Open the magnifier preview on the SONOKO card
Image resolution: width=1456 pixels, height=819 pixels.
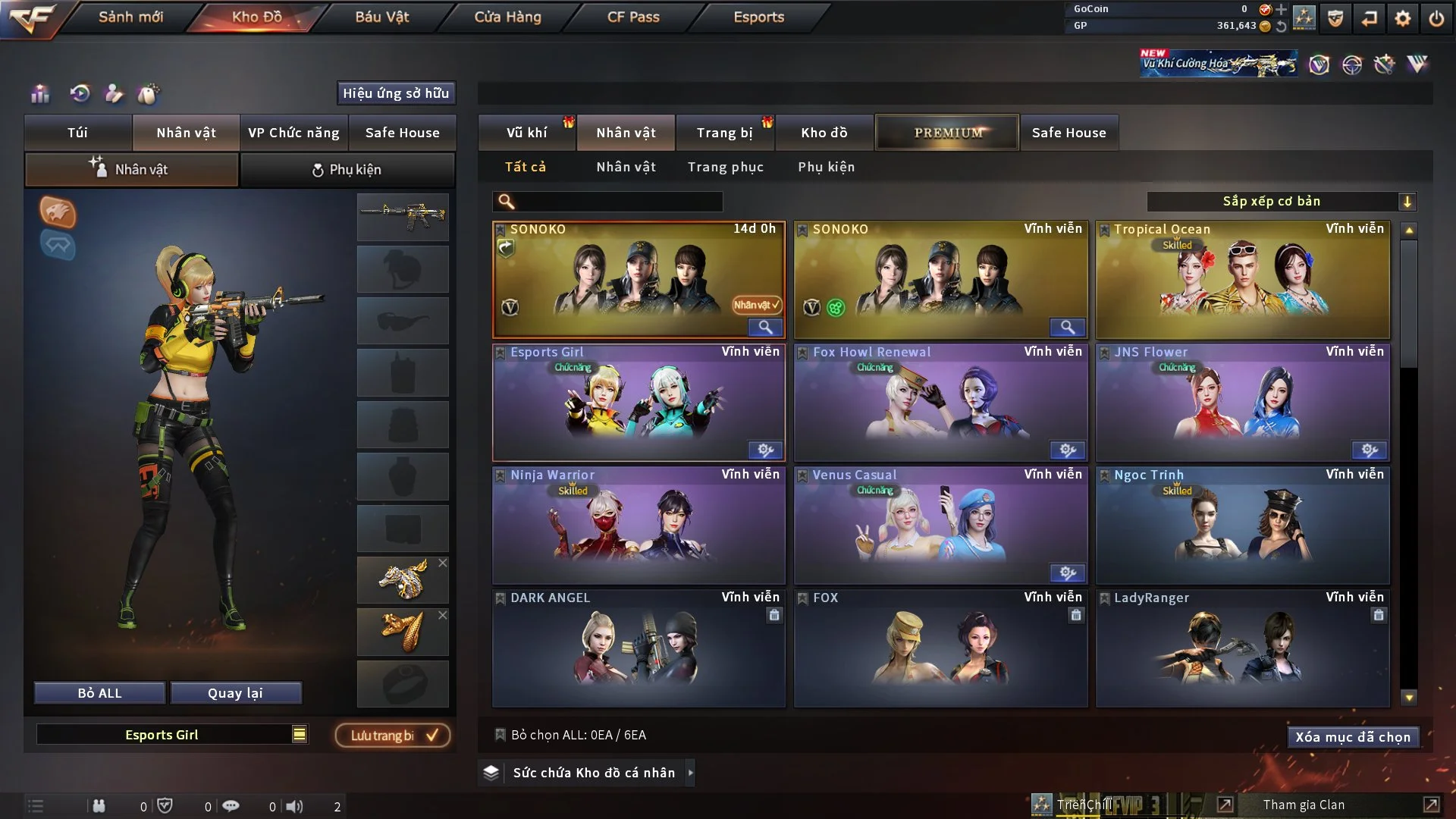point(765,328)
